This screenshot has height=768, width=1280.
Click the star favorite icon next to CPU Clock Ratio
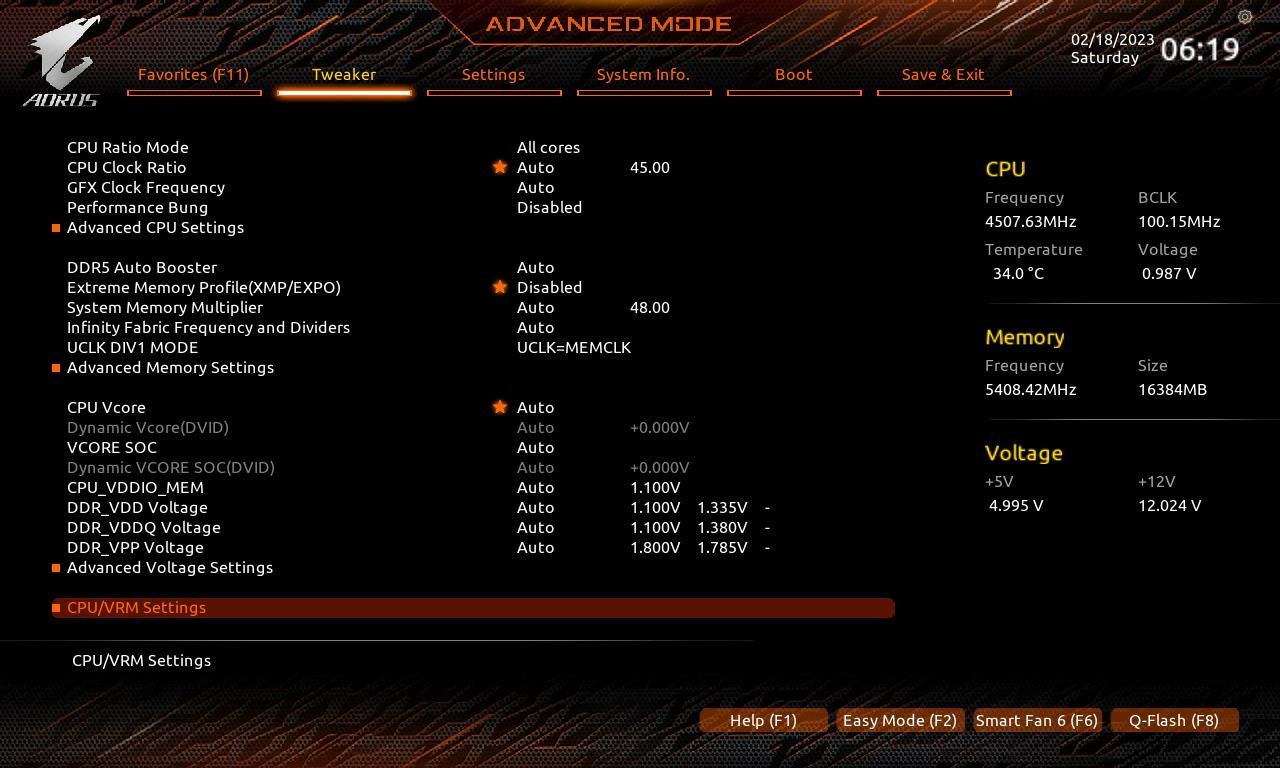point(500,167)
